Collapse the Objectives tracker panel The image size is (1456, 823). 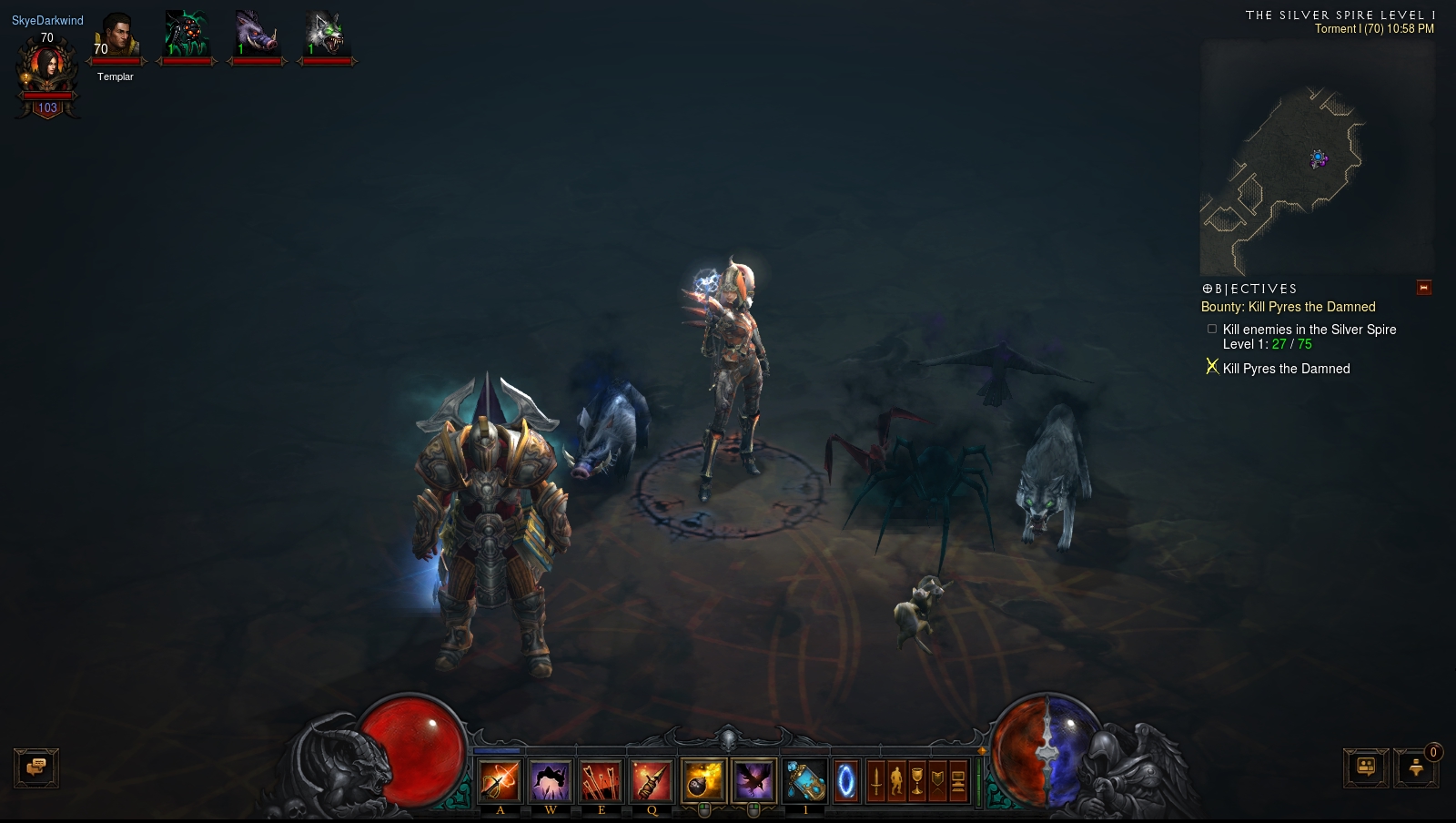(1424, 288)
